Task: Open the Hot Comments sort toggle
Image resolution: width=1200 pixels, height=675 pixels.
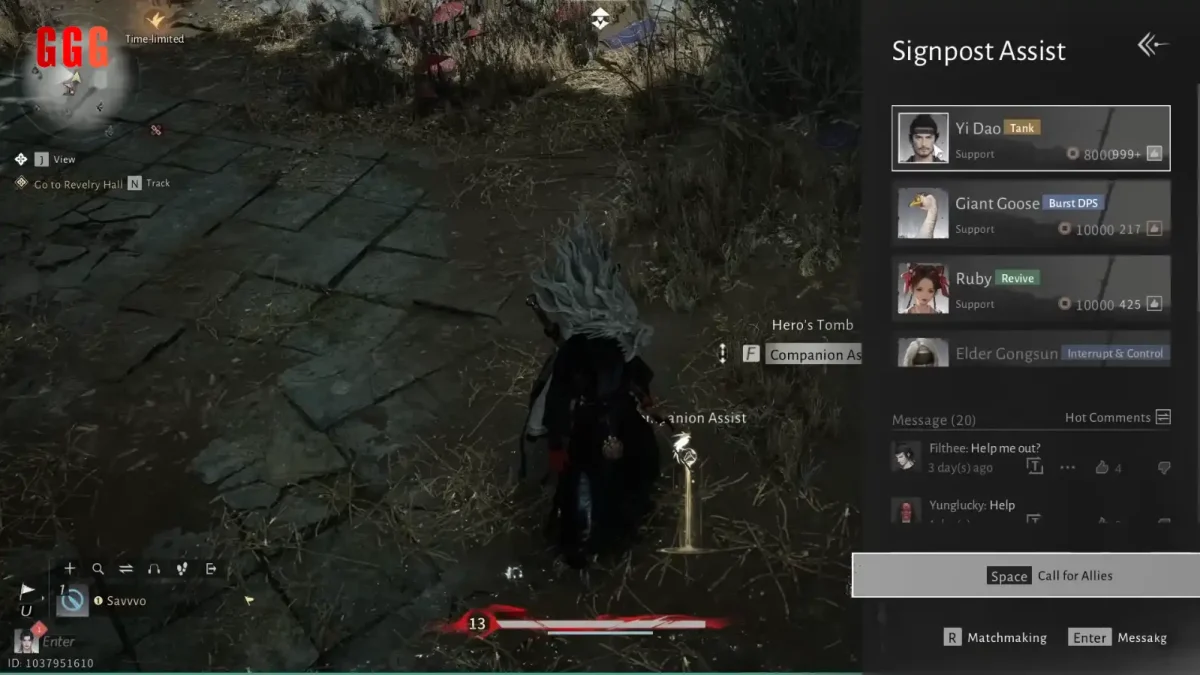Action: (1162, 417)
